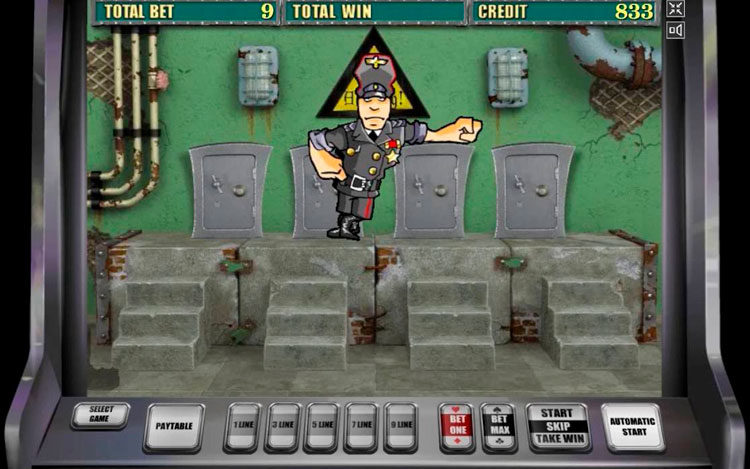Toggle fullscreen with the arrows icon
Screen dimensions: 750x469
click(x=675, y=9)
